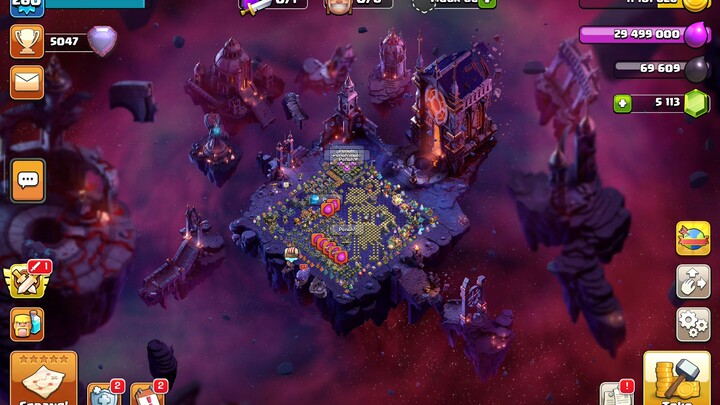Screen dimensions: 720x405
Task: Open the globe with ribbon button
Action: [x=693, y=238]
